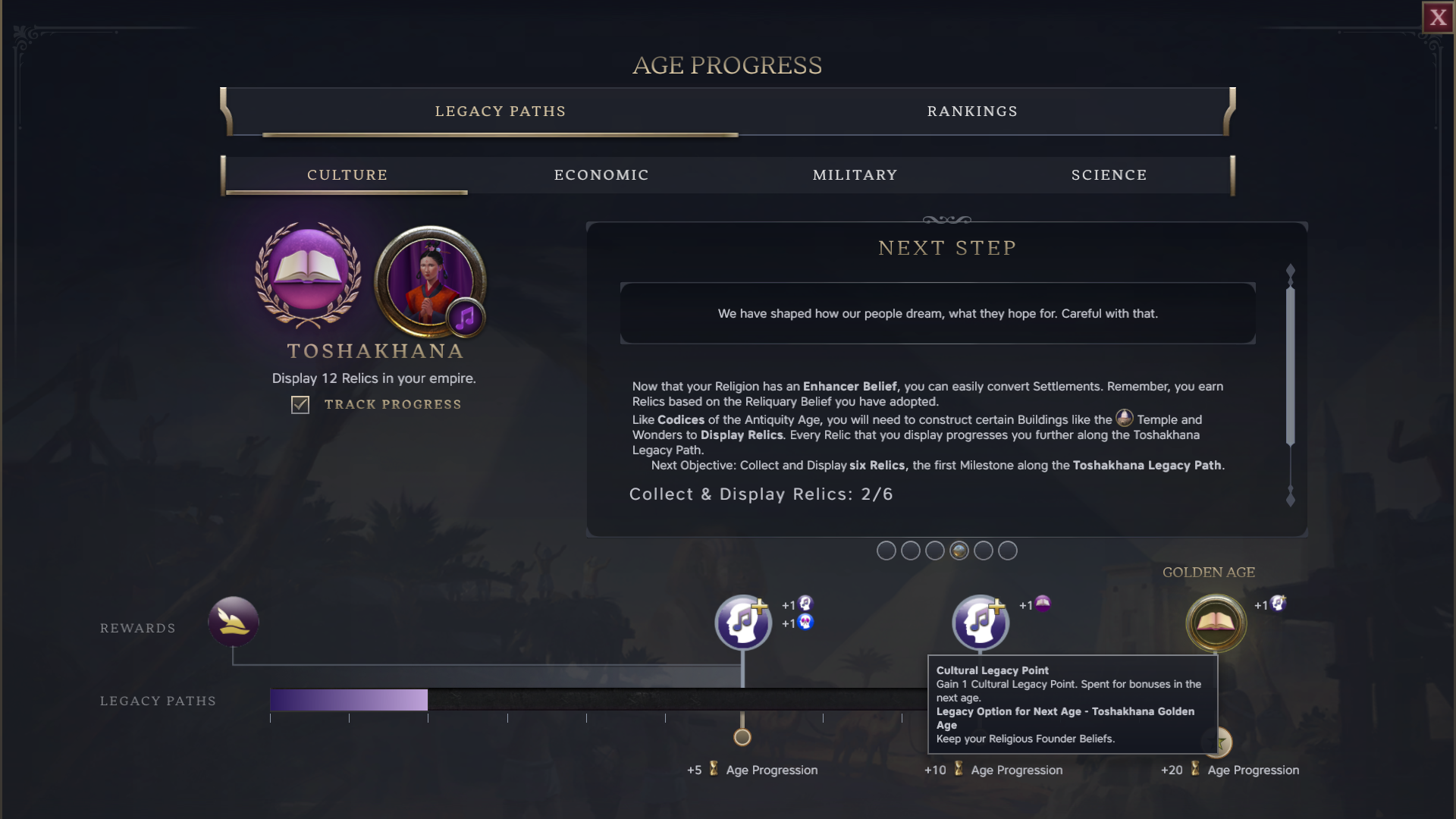This screenshot has height=819, width=1456.
Task: Click the Next Step panel scrollbar
Action: pos(1290,364)
